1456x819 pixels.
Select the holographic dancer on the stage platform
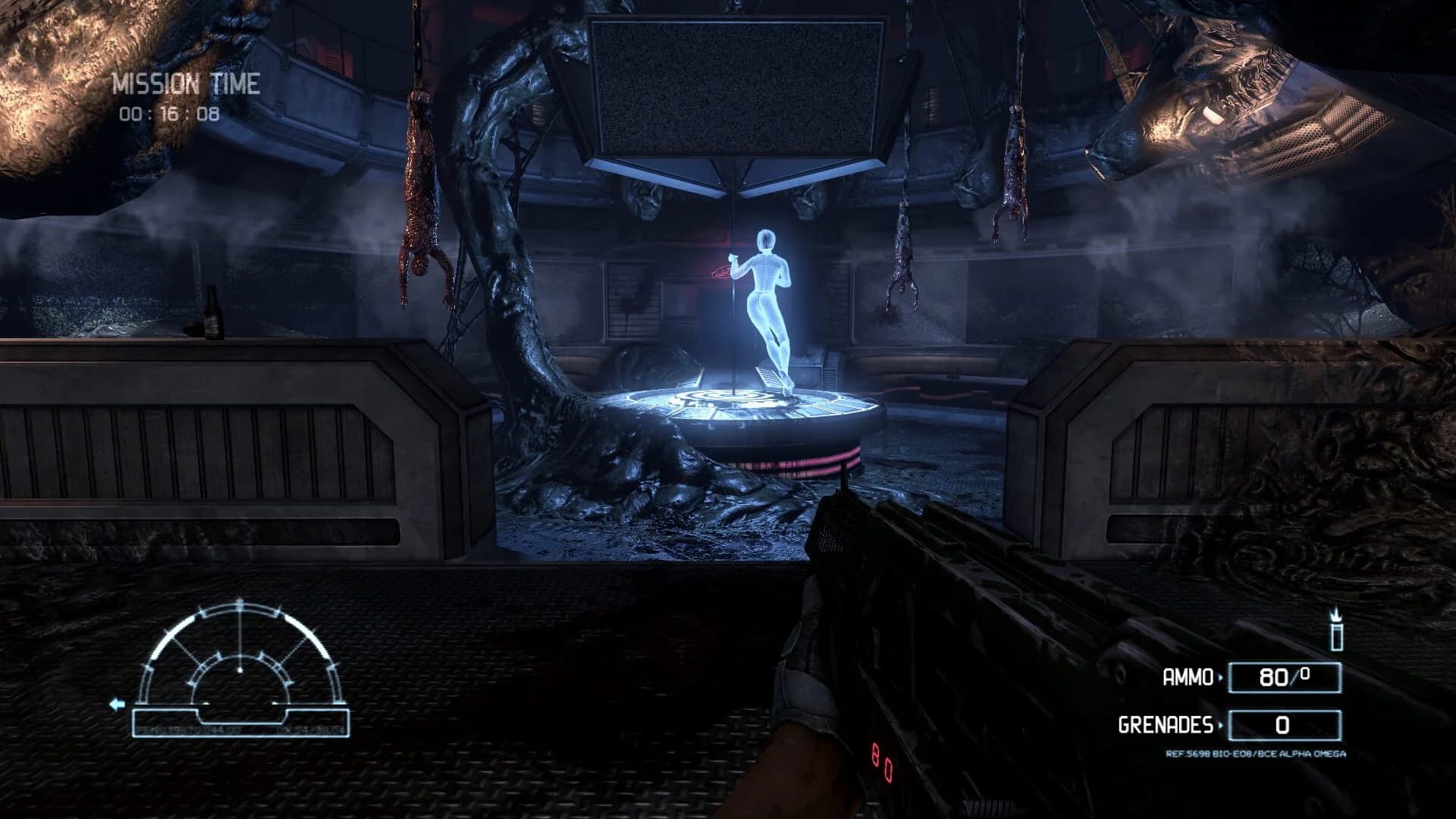(x=766, y=296)
